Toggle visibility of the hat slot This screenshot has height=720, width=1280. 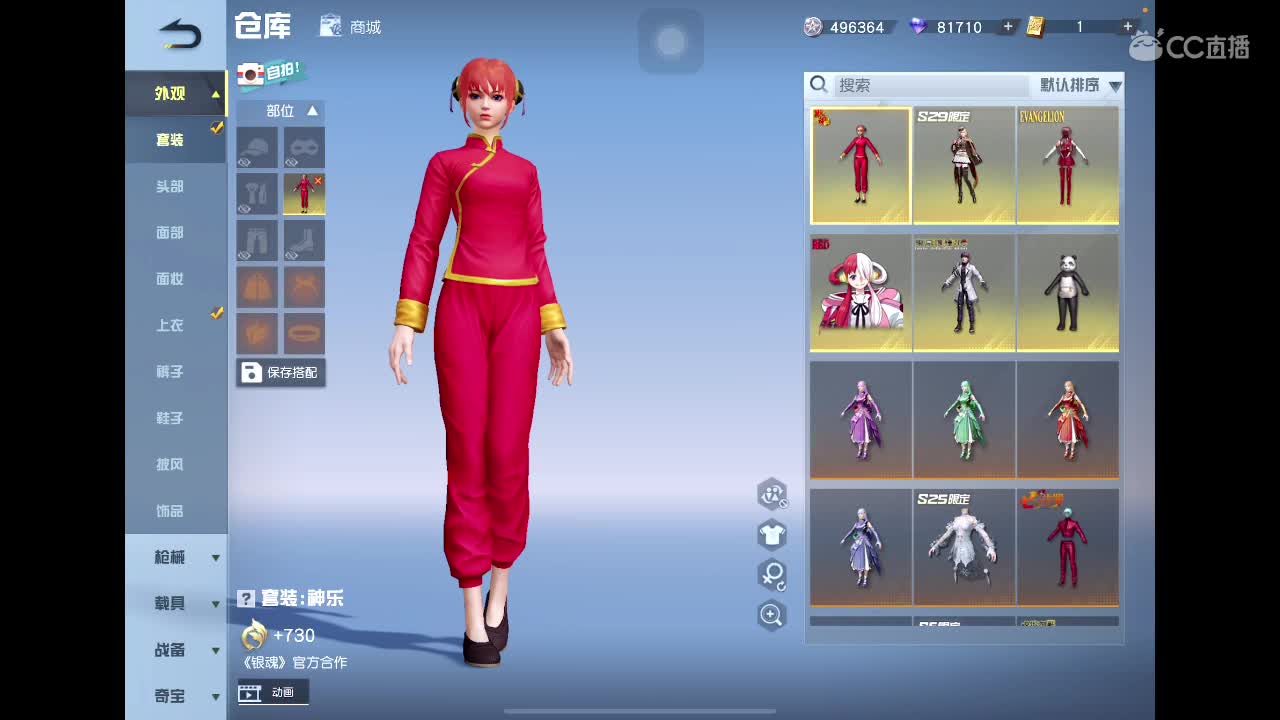(x=244, y=163)
